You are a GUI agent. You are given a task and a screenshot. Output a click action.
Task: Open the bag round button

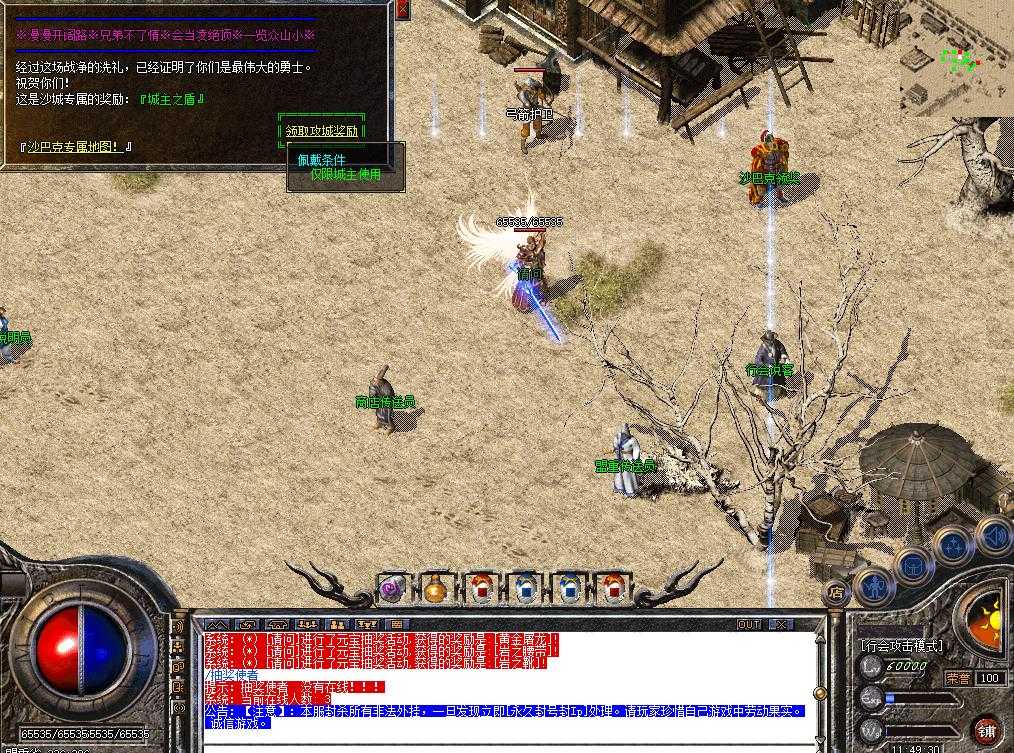(x=914, y=565)
